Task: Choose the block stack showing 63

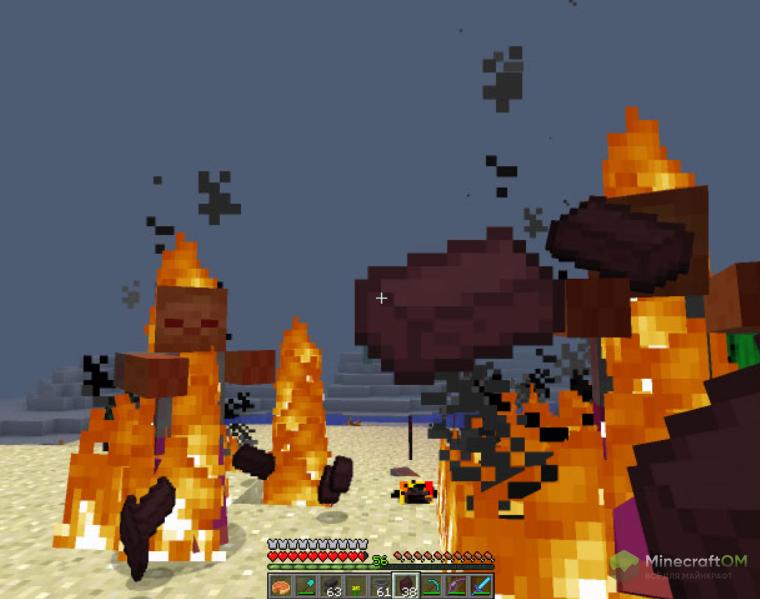Action: coord(330,586)
